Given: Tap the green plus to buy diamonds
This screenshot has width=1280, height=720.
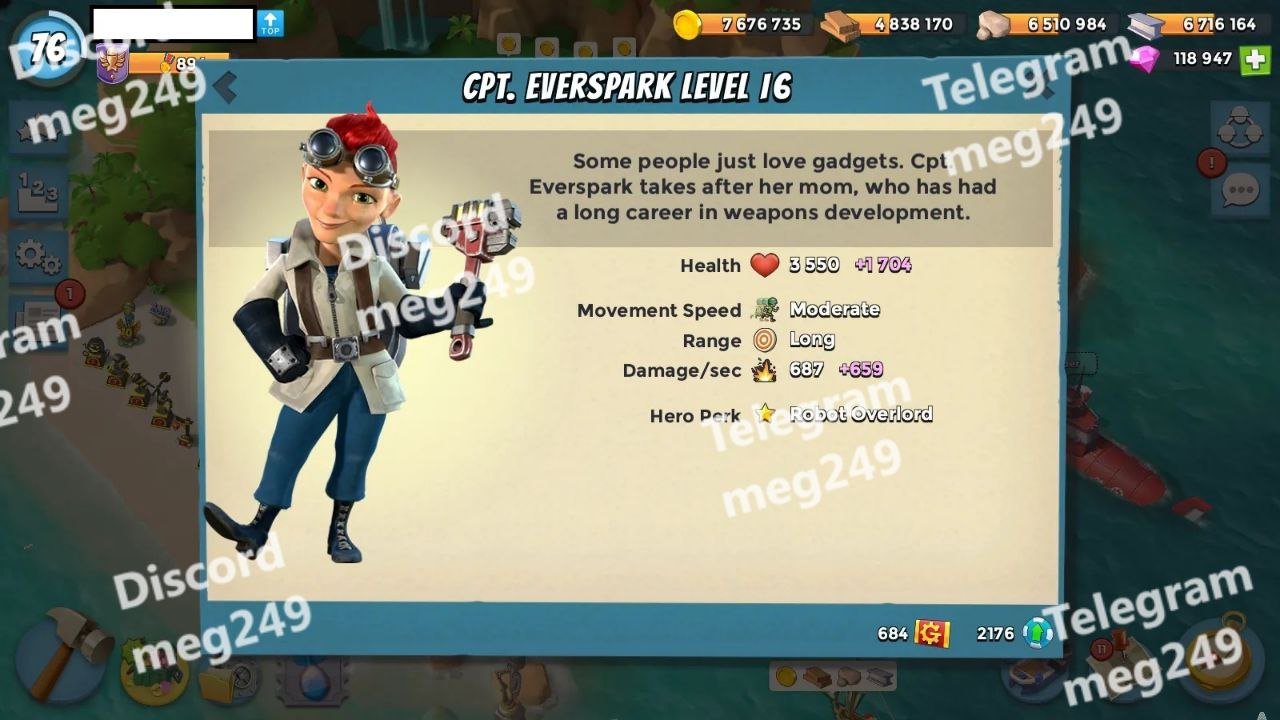Looking at the screenshot, I should point(1255,59).
